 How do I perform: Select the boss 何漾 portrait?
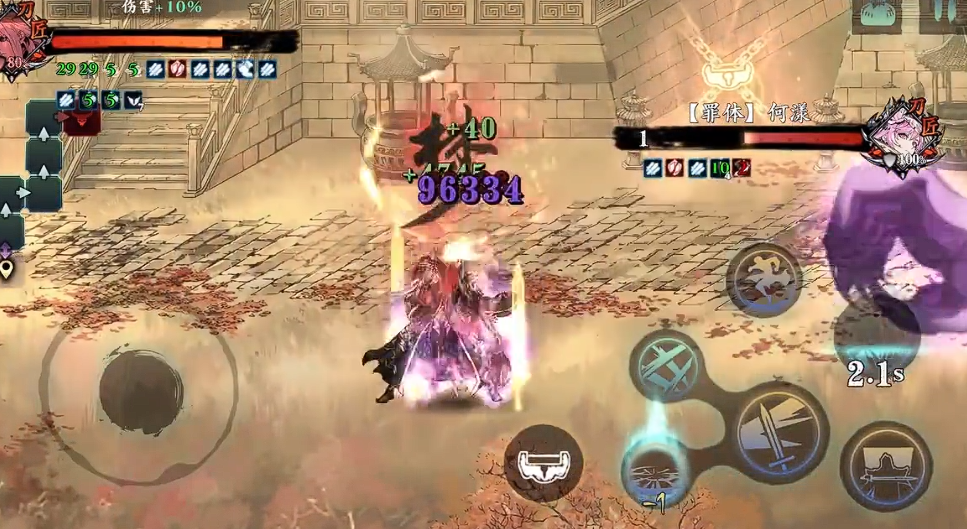click(x=900, y=137)
